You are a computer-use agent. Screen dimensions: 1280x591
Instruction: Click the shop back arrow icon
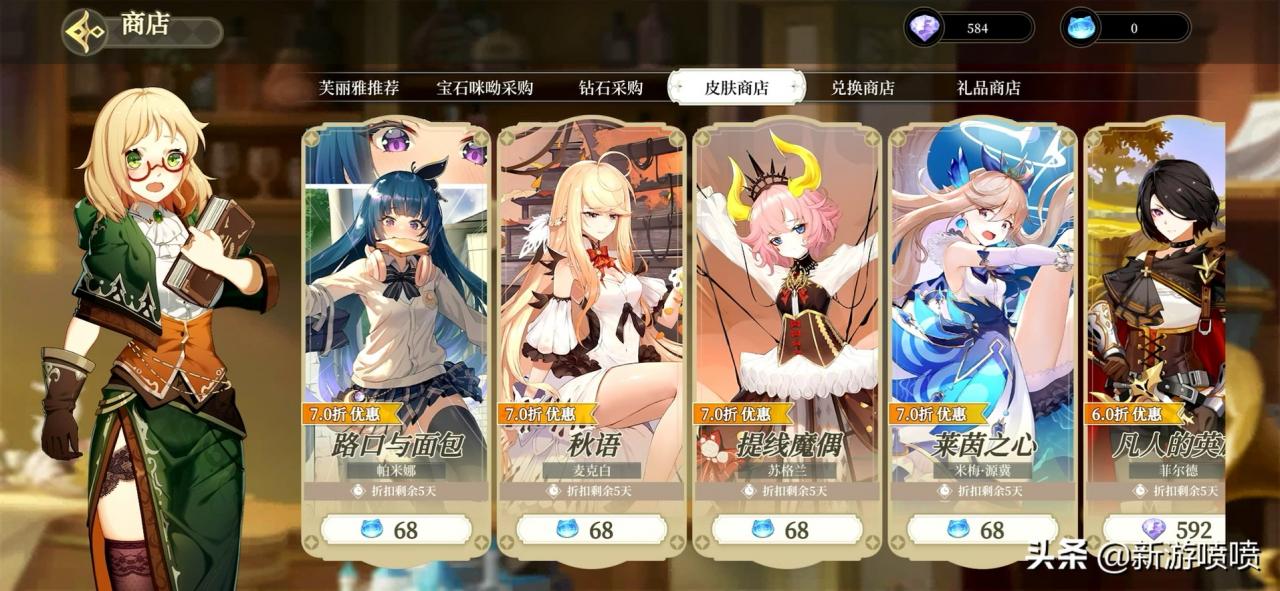85,31
